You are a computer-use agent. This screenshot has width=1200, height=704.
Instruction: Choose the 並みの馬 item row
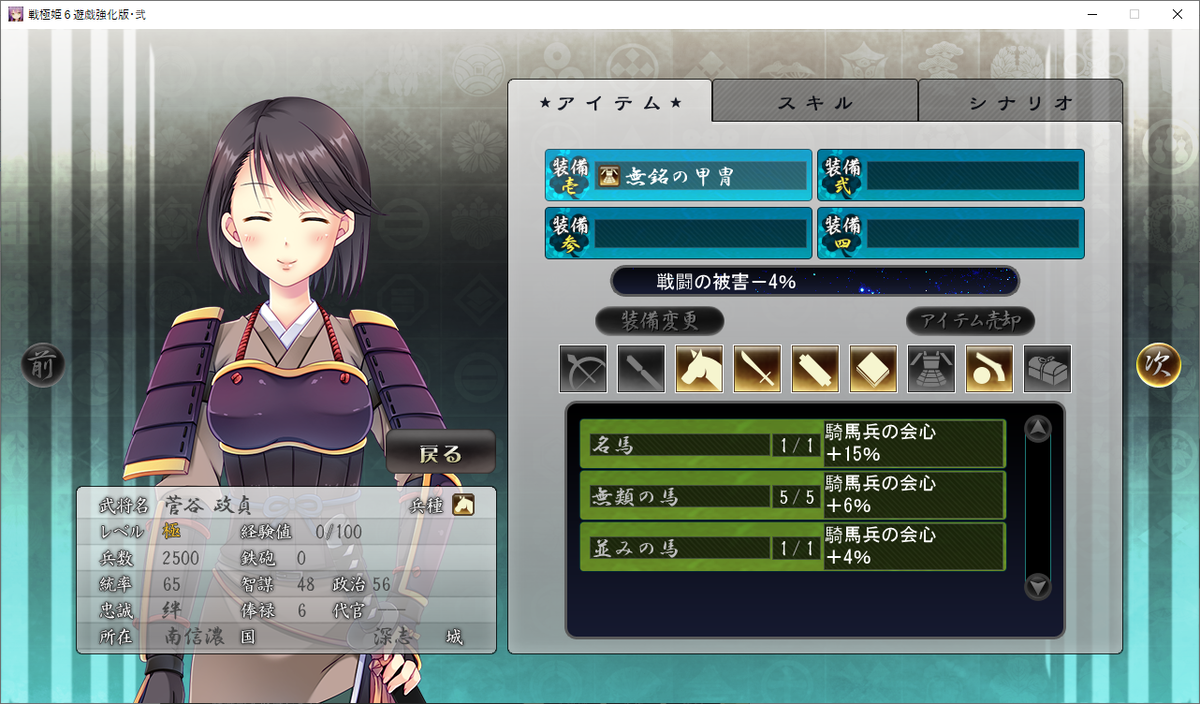pyautogui.click(x=792, y=547)
